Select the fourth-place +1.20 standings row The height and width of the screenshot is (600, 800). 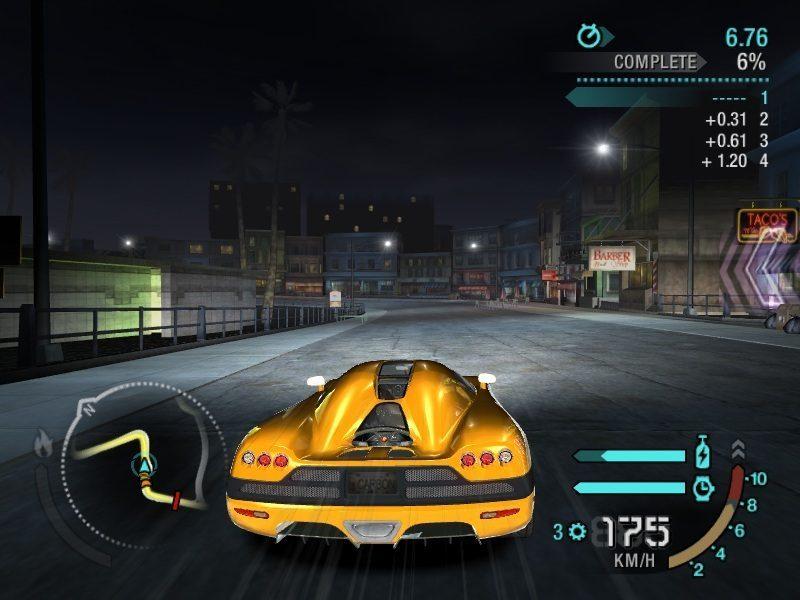click(734, 161)
